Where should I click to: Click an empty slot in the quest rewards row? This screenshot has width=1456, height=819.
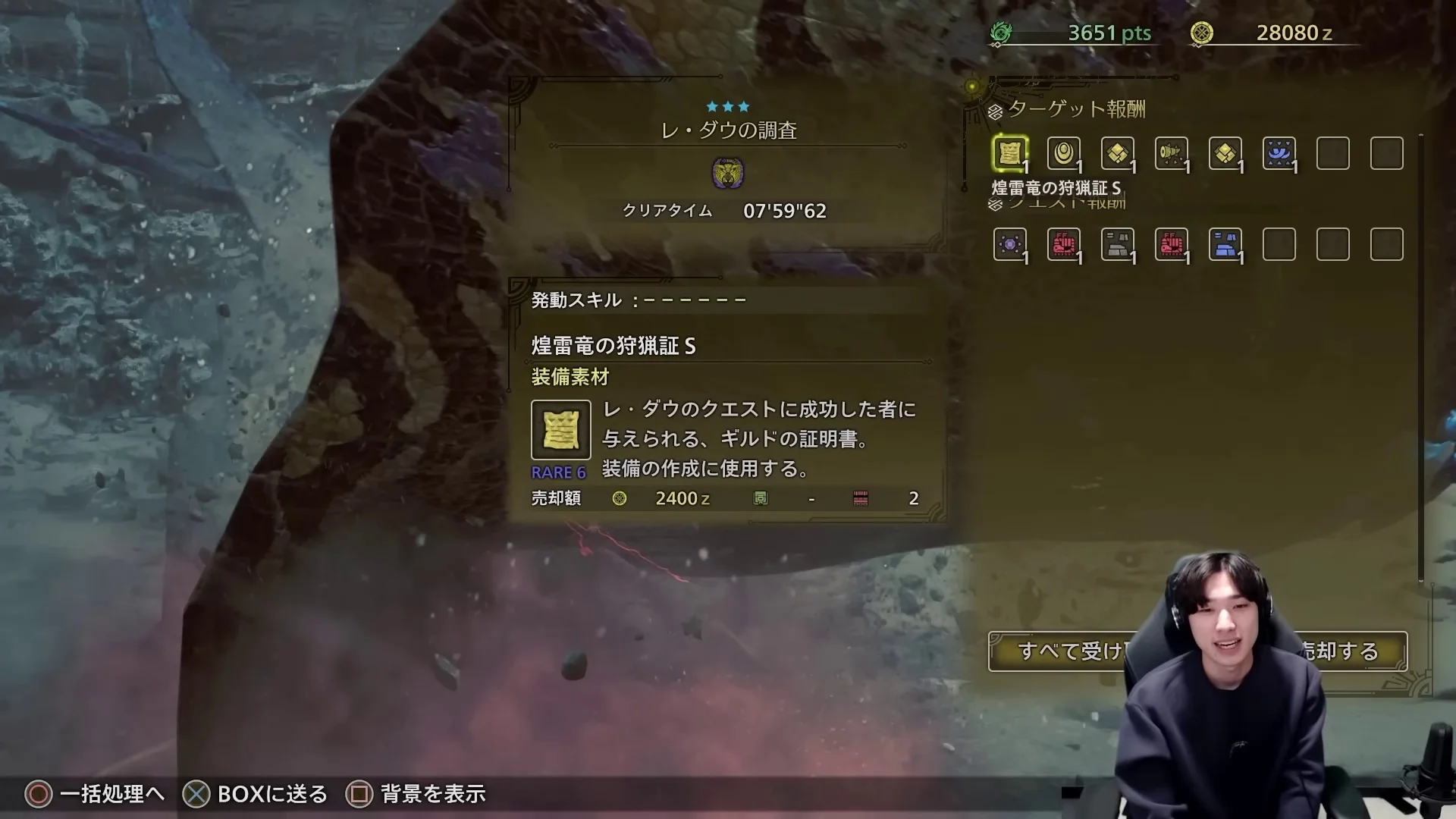click(1279, 244)
